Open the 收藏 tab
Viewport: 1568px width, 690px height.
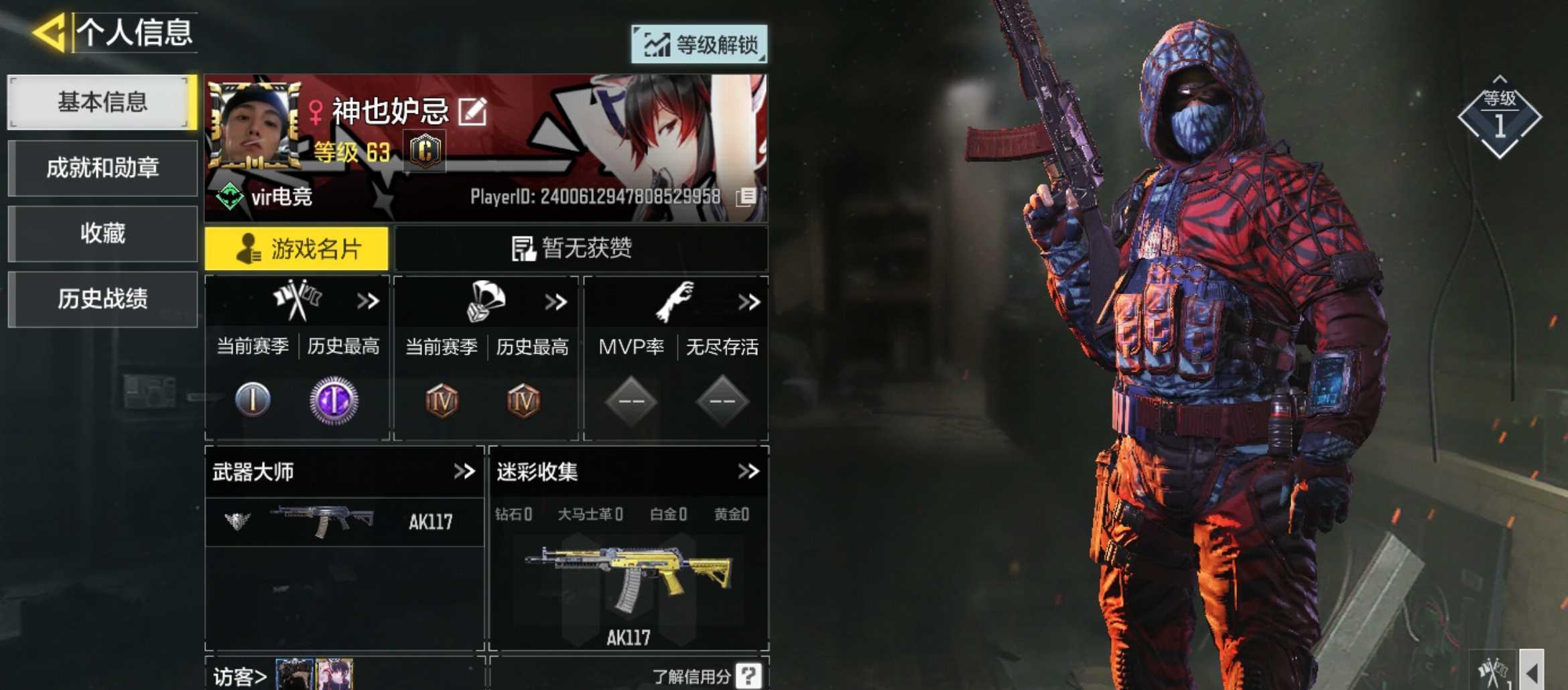(x=102, y=233)
